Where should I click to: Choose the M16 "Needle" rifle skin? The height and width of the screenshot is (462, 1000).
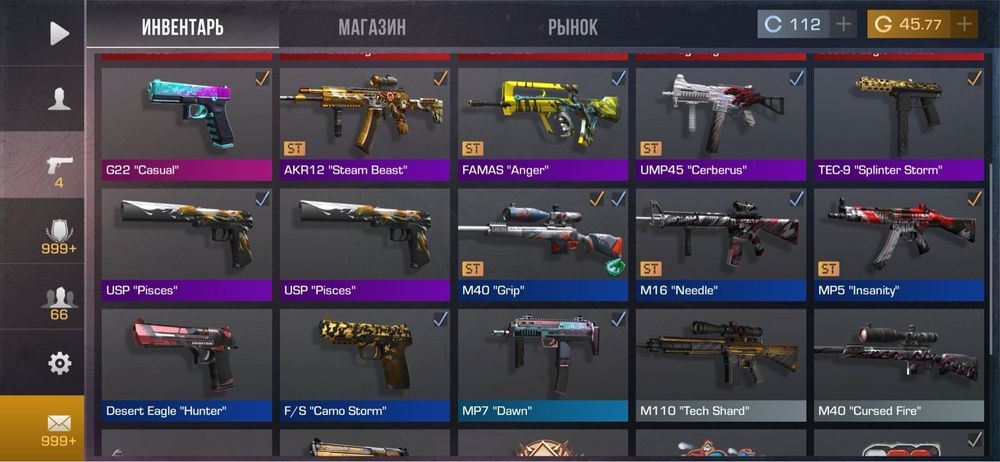(722, 241)
